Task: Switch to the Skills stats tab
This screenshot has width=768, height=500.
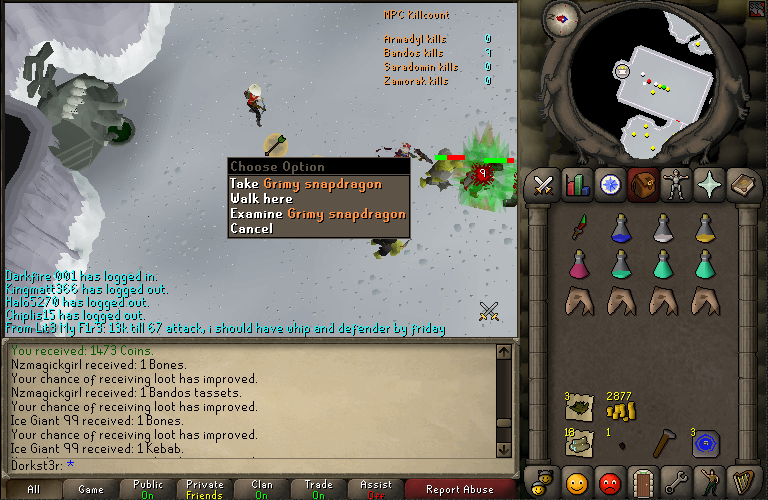Action: pos(577,185)
